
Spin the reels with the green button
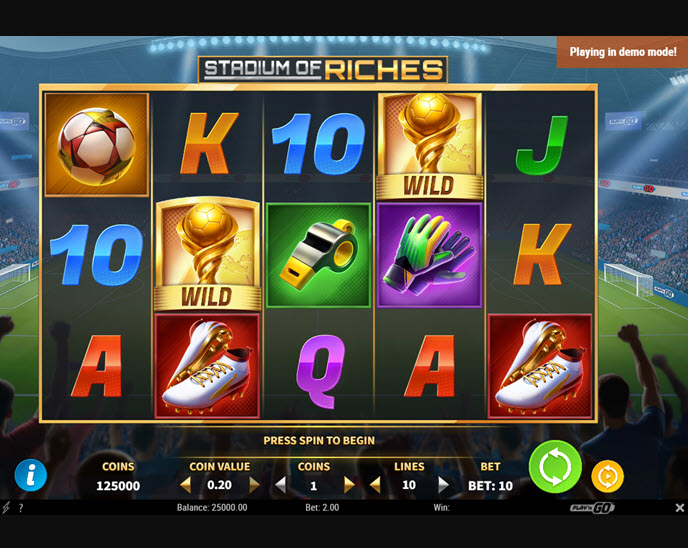(555, 467)
